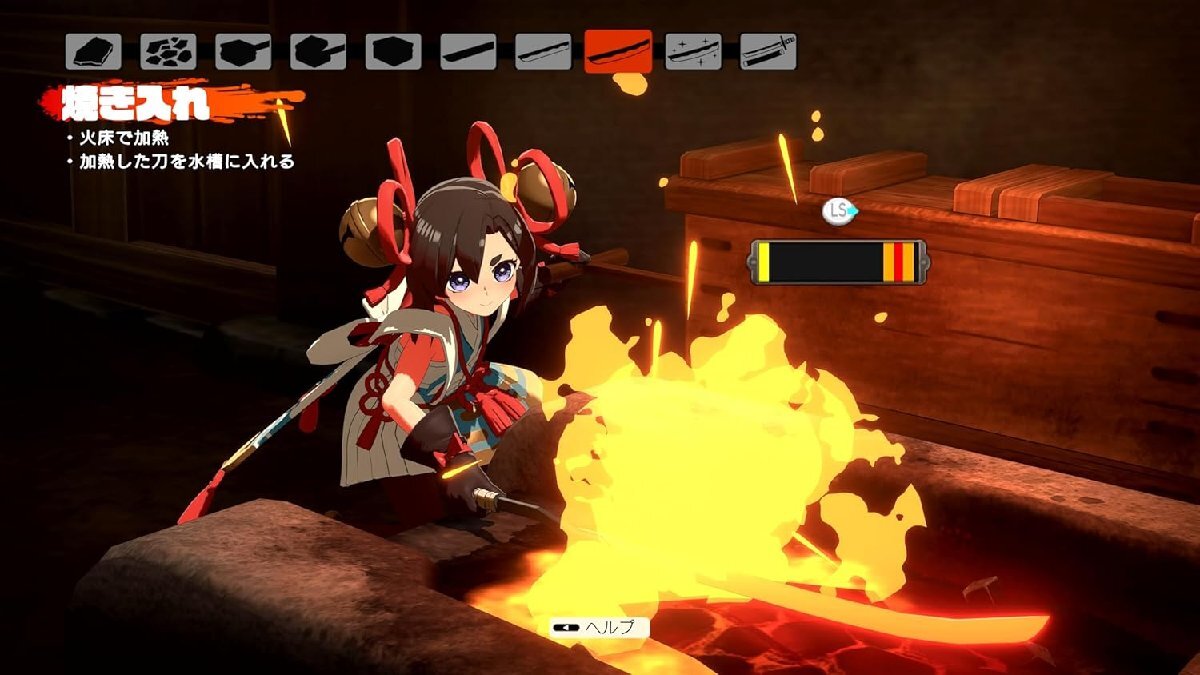Click the highlighted red quenching step icon
Screen dimensions: 1200x675
618,51
